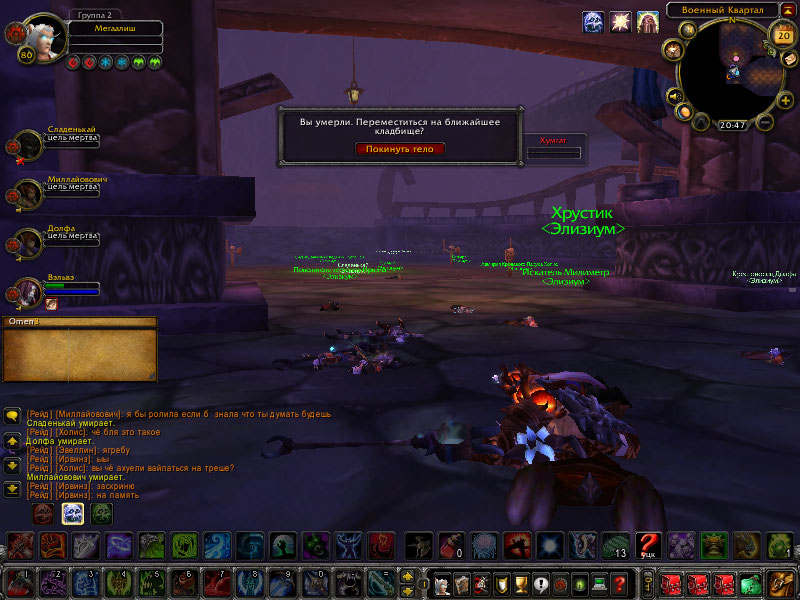This screenshot has width=800, height=600.
Task: Select the player portrait of Мегалиш
Action: tap(40, 36)
